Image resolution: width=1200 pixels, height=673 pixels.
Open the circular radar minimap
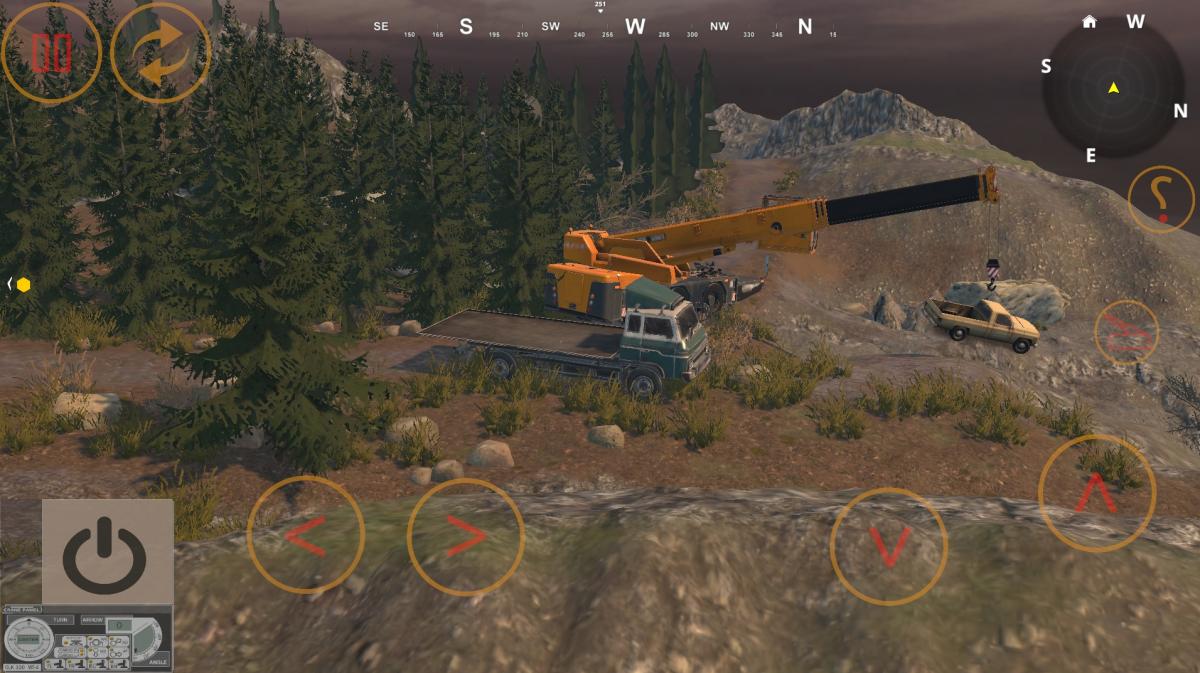(x=1113, y=88)
